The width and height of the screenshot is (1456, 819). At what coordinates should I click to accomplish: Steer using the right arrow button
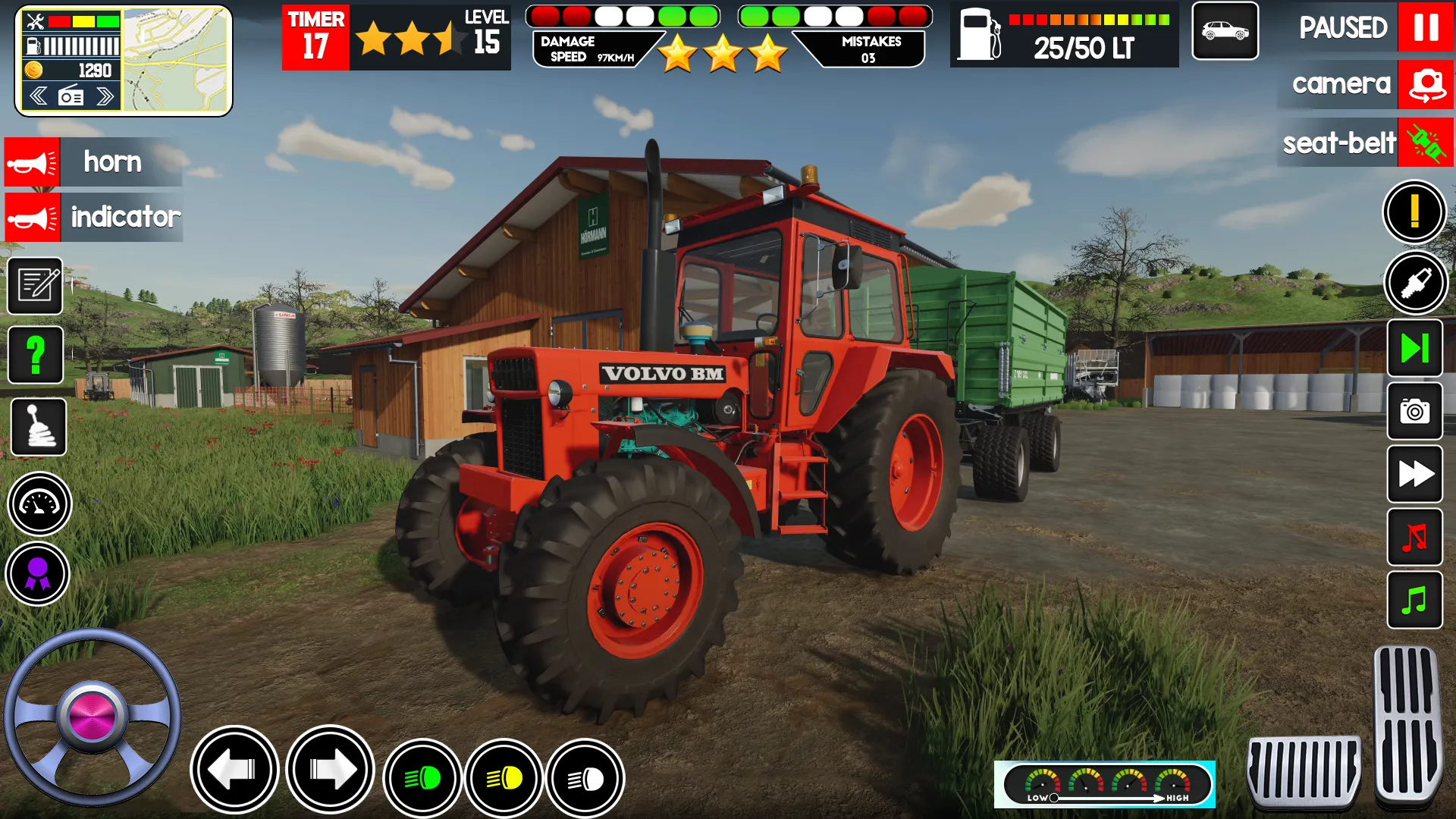331,770
